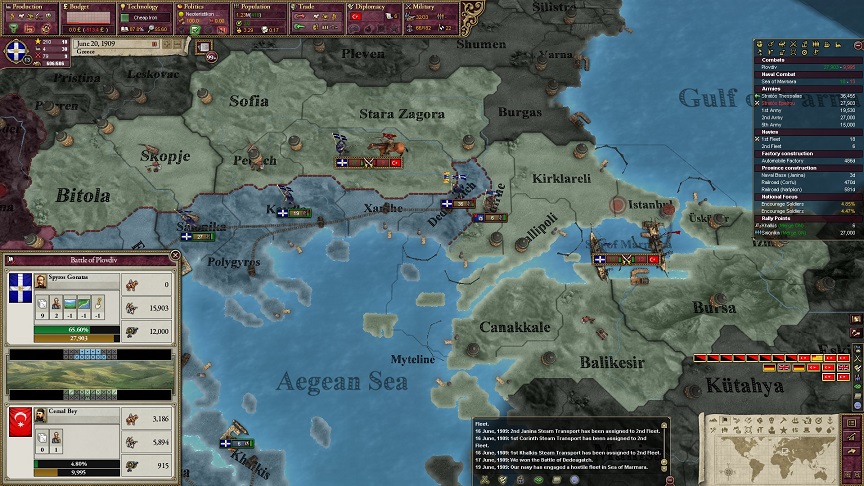Select the 2nd Fleet outliner entry
The image size is (864, 486).
[770, 145]
